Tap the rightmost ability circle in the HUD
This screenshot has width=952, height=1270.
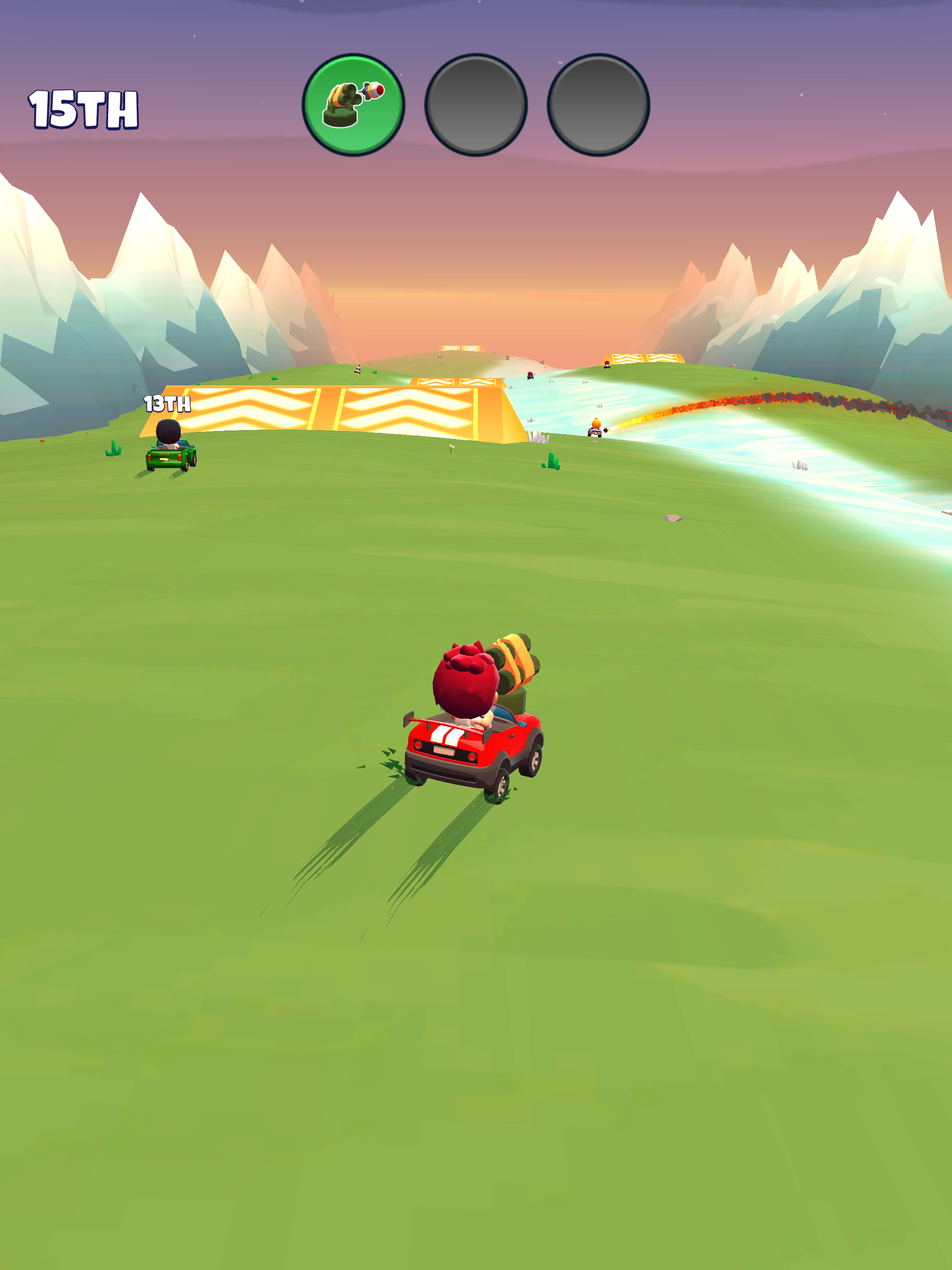[597, 105]
